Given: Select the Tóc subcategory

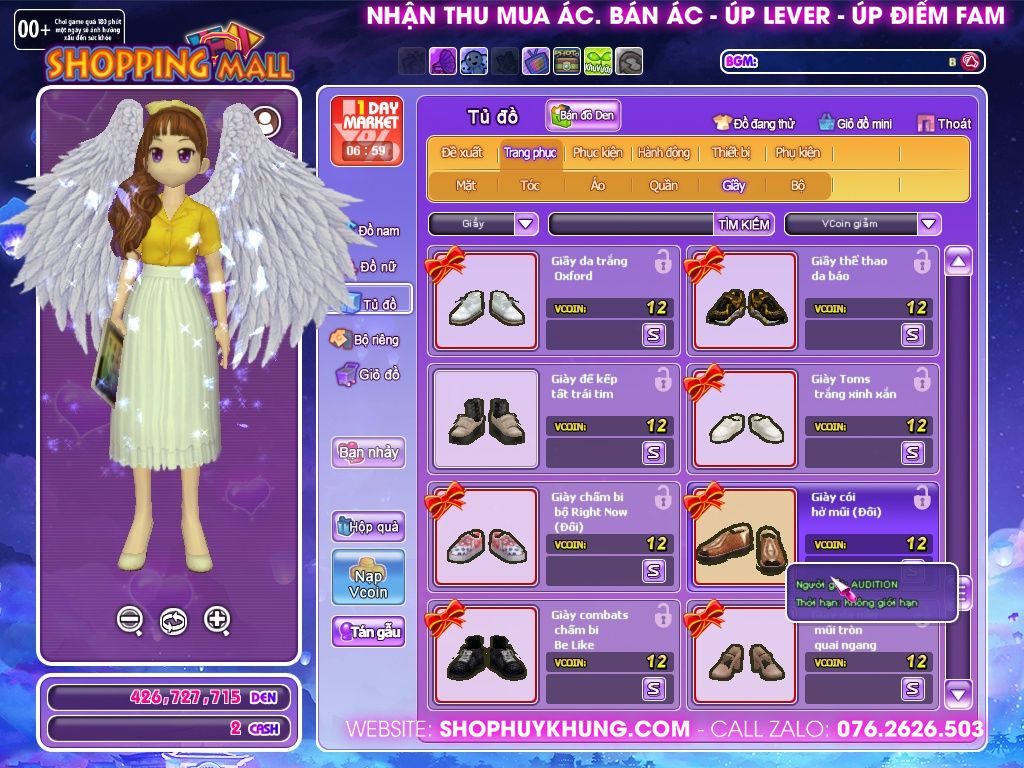Looking at the screenshot, I should [x=530, y=185].
